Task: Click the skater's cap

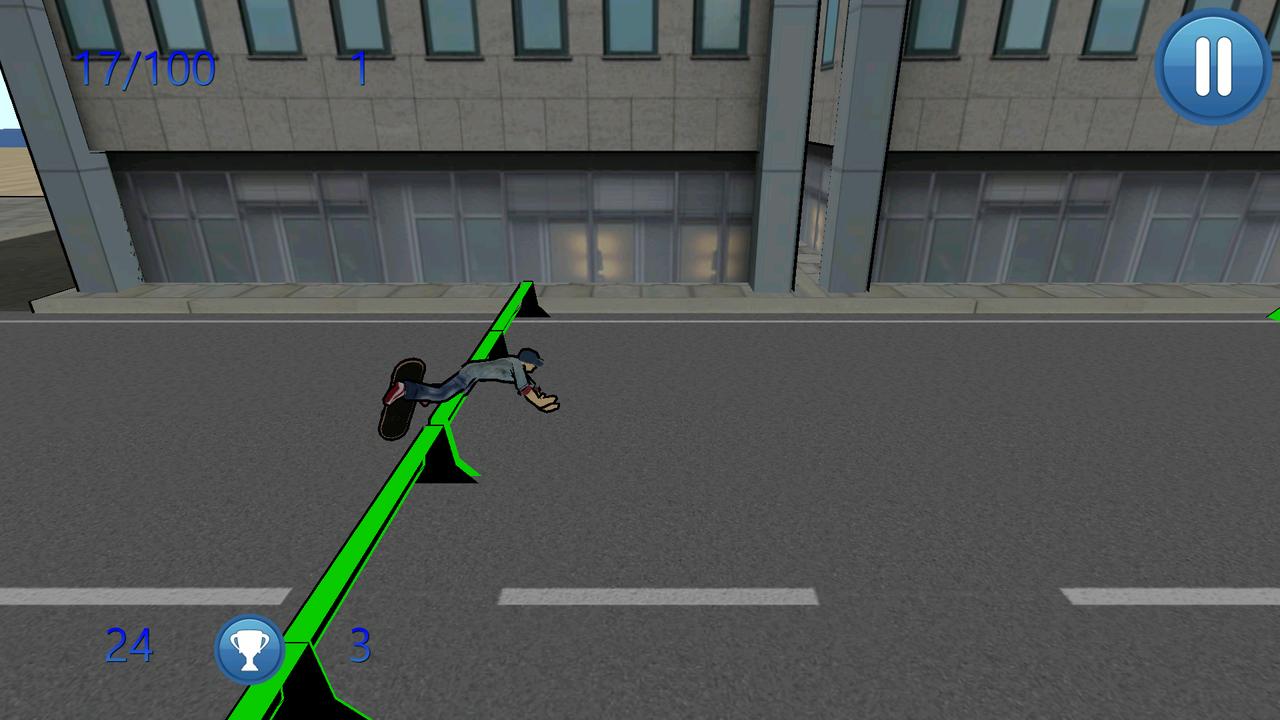Action: coord(531,355)
